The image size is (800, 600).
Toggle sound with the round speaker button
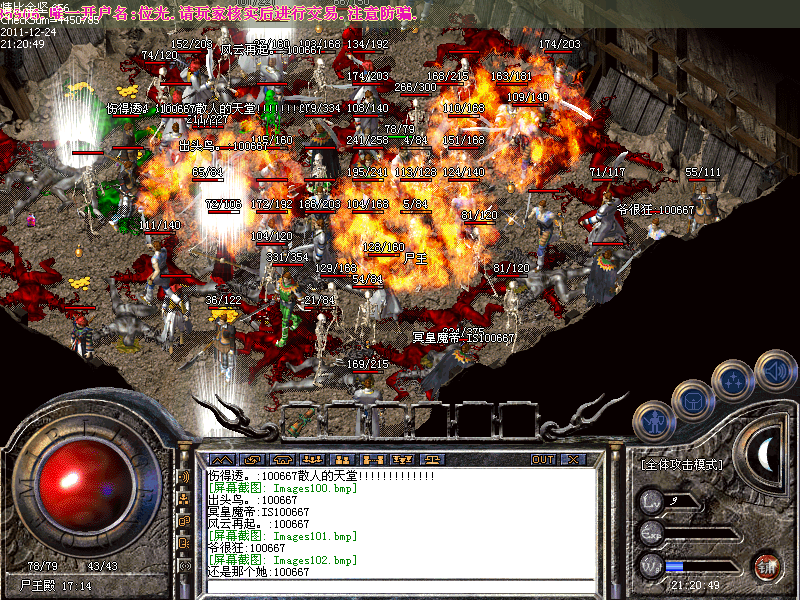pyautogui.click(x=774, y=369)
